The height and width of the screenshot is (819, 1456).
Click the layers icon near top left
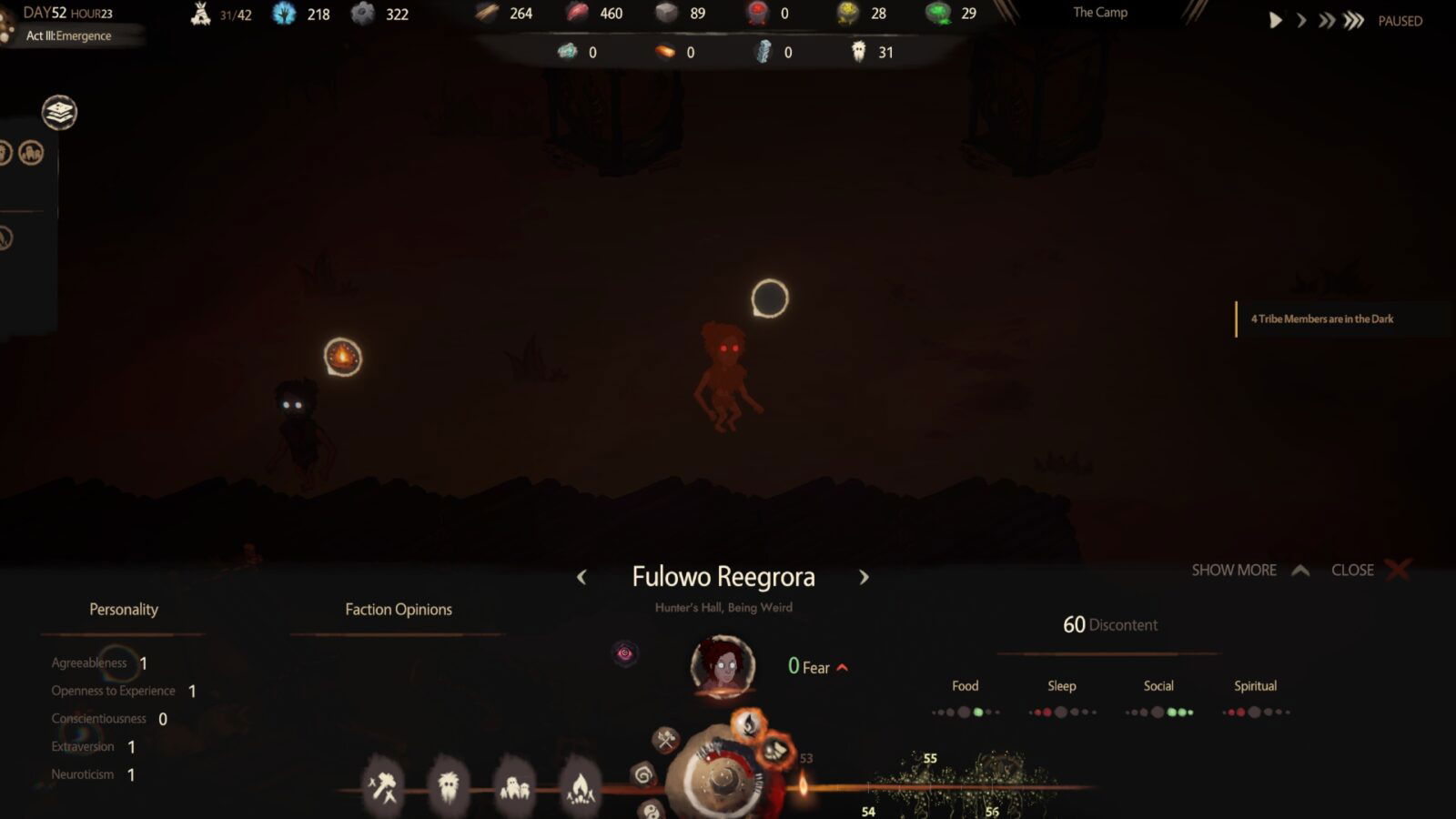click(x=60, y=113)
